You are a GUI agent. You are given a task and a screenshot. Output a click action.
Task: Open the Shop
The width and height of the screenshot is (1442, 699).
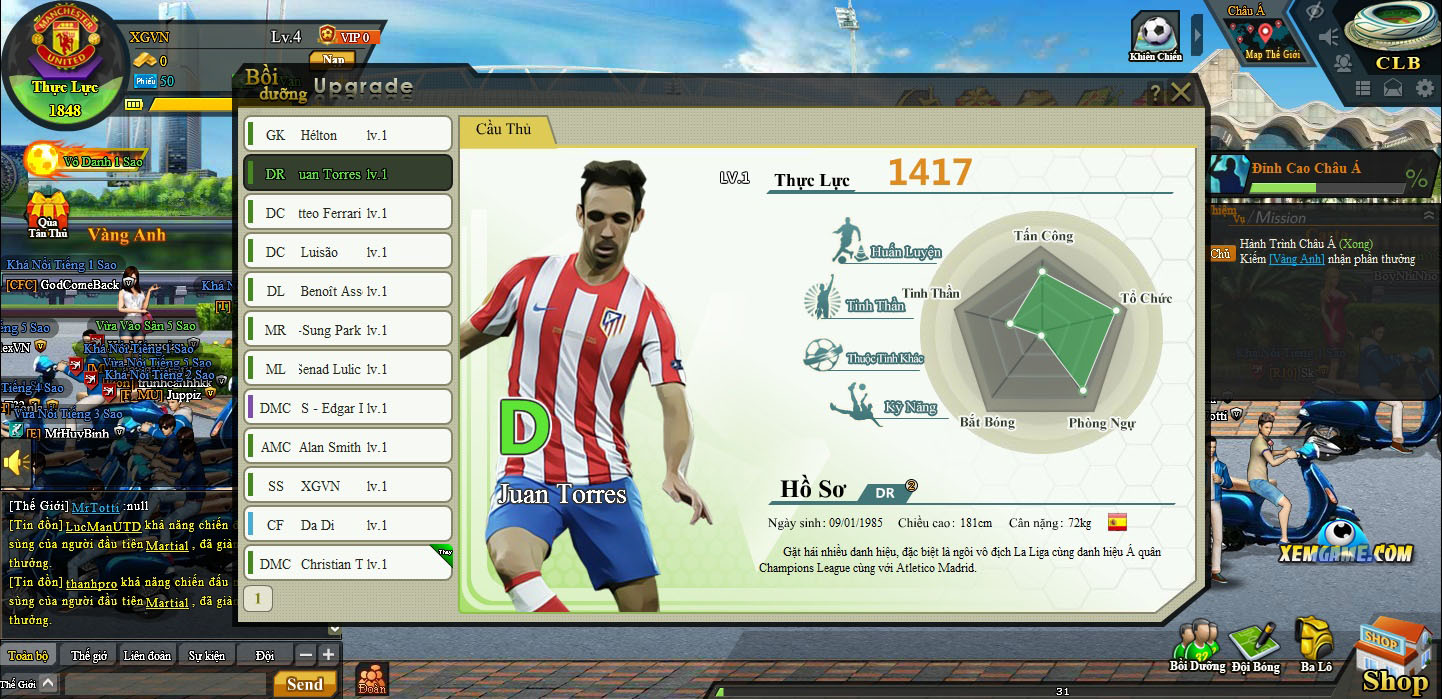(1395, 655)
